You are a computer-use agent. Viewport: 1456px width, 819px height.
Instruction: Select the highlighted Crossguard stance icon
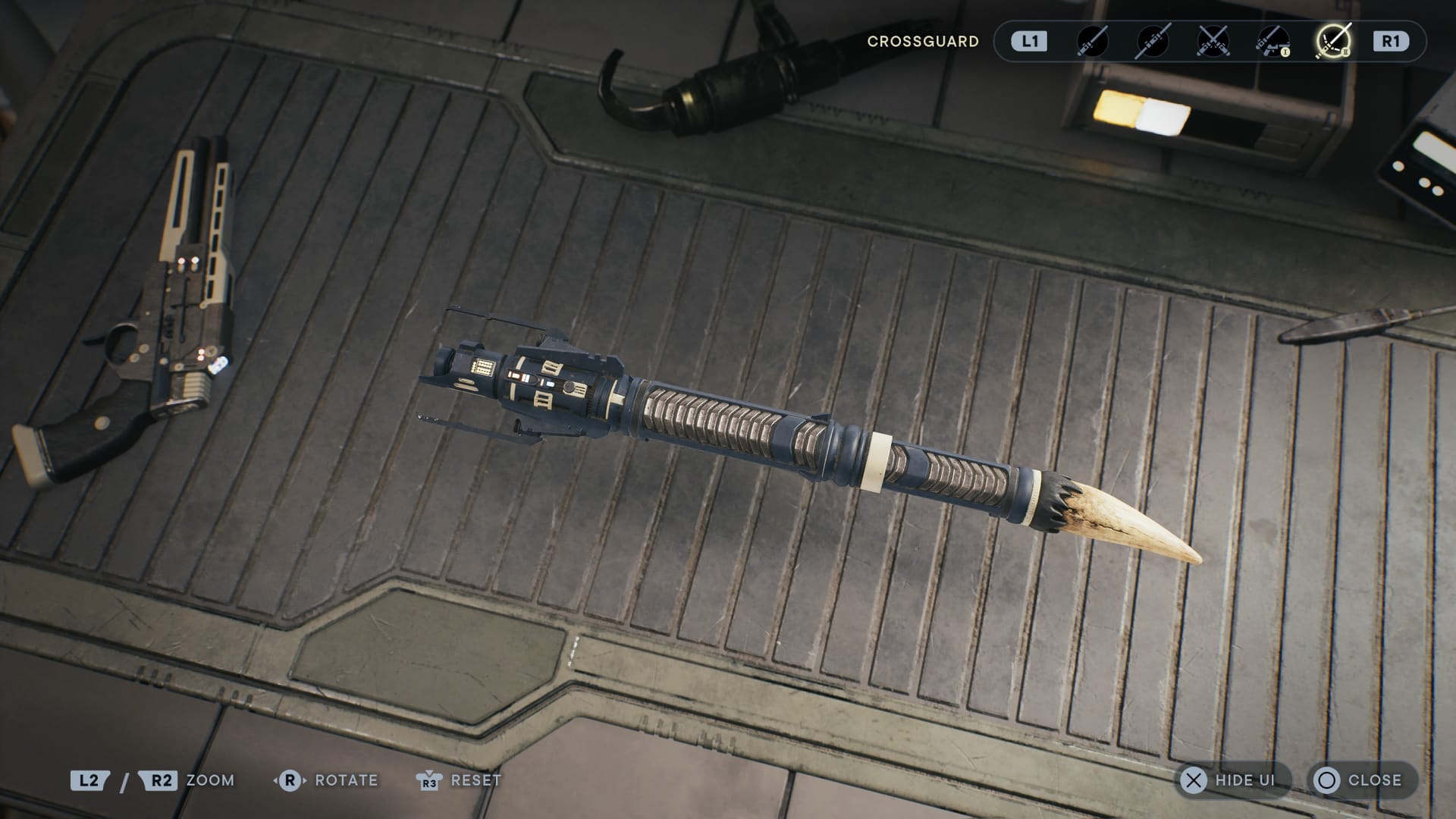click(1332, 41)
